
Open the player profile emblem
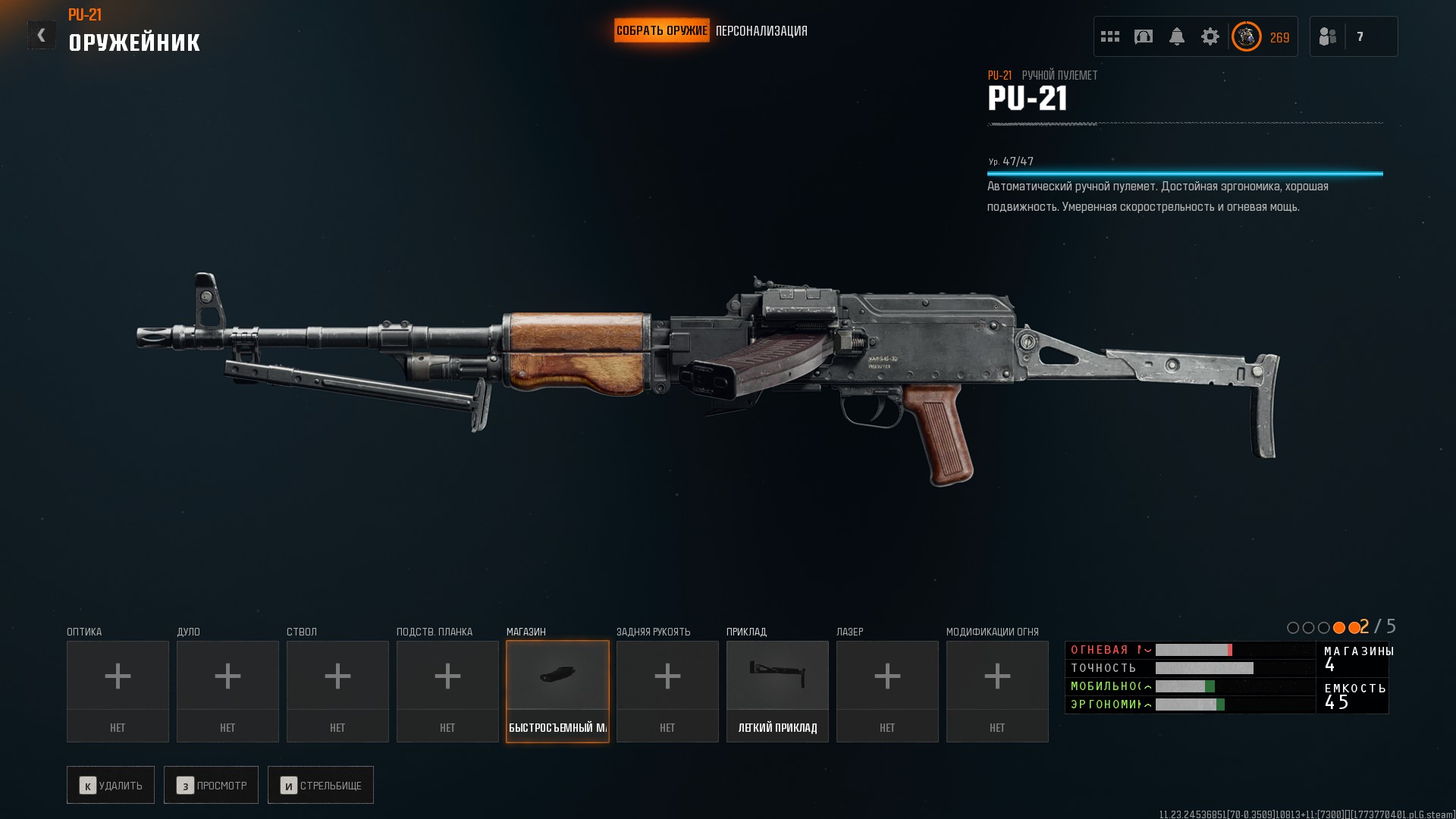click(1246, 36)
